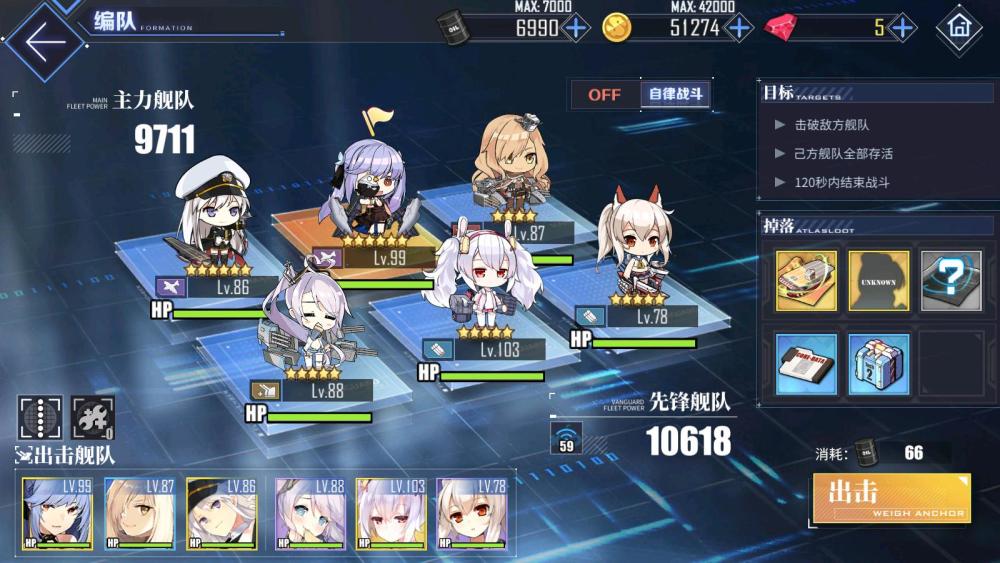Image resolution: width=1000 pixels, height=563 pixels.
Task: Launch the sortie with 出击 button
Action: point(891,497)
